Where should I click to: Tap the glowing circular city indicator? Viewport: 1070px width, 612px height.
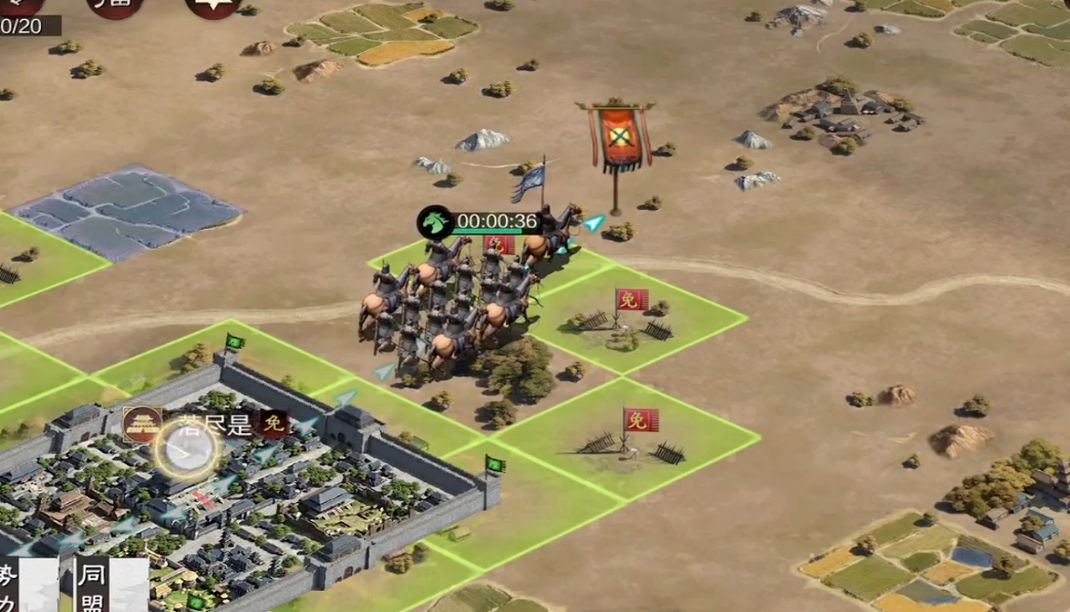186,452
